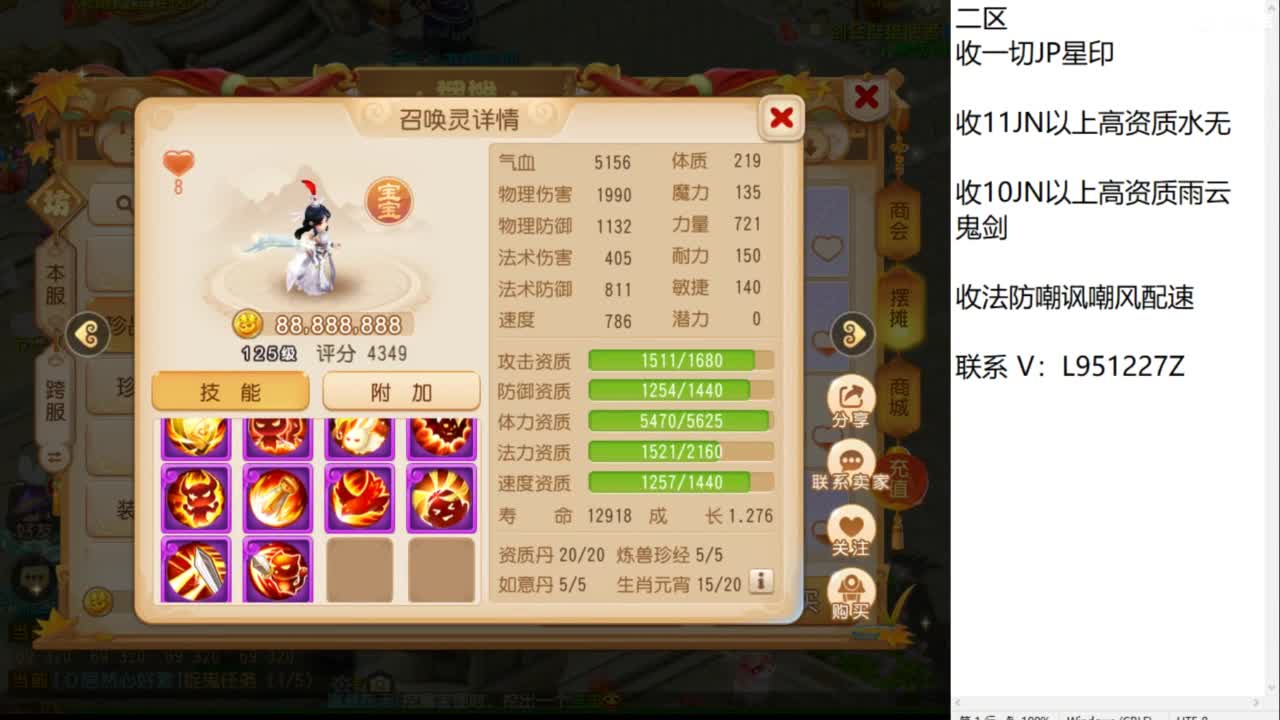Toggle the empty heart beside the detail panel
The width and height of the screenshot is (1280, 720).
(828, 250)
